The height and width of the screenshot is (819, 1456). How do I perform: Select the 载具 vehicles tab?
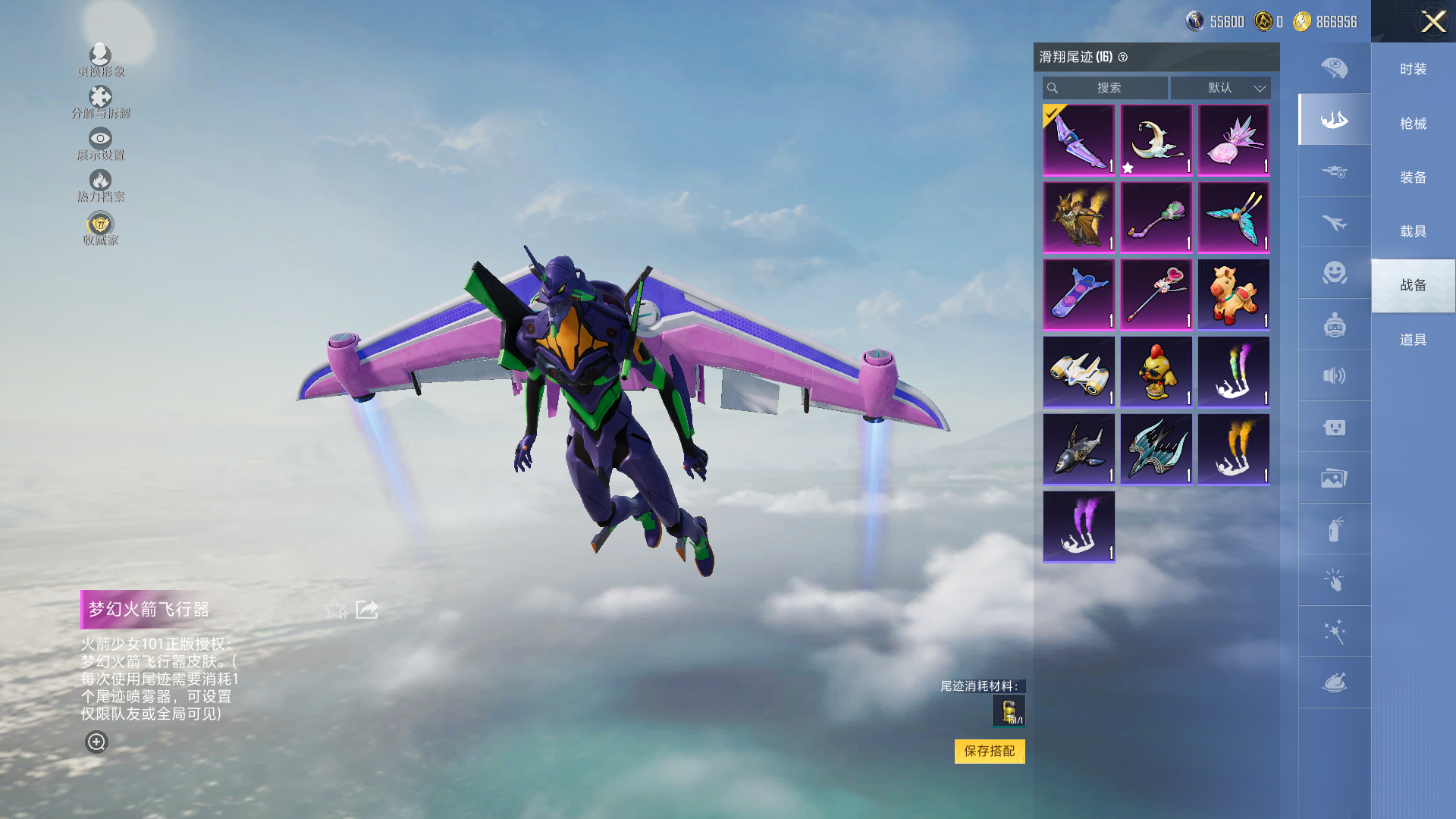point(1413,231)
